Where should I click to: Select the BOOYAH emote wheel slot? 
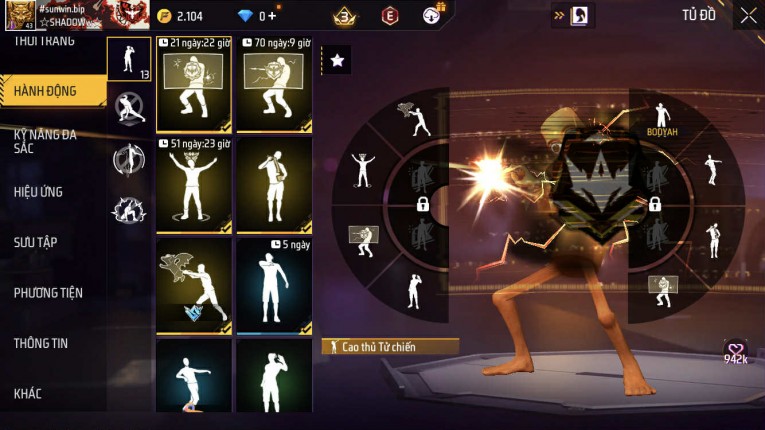coord(661,119)
